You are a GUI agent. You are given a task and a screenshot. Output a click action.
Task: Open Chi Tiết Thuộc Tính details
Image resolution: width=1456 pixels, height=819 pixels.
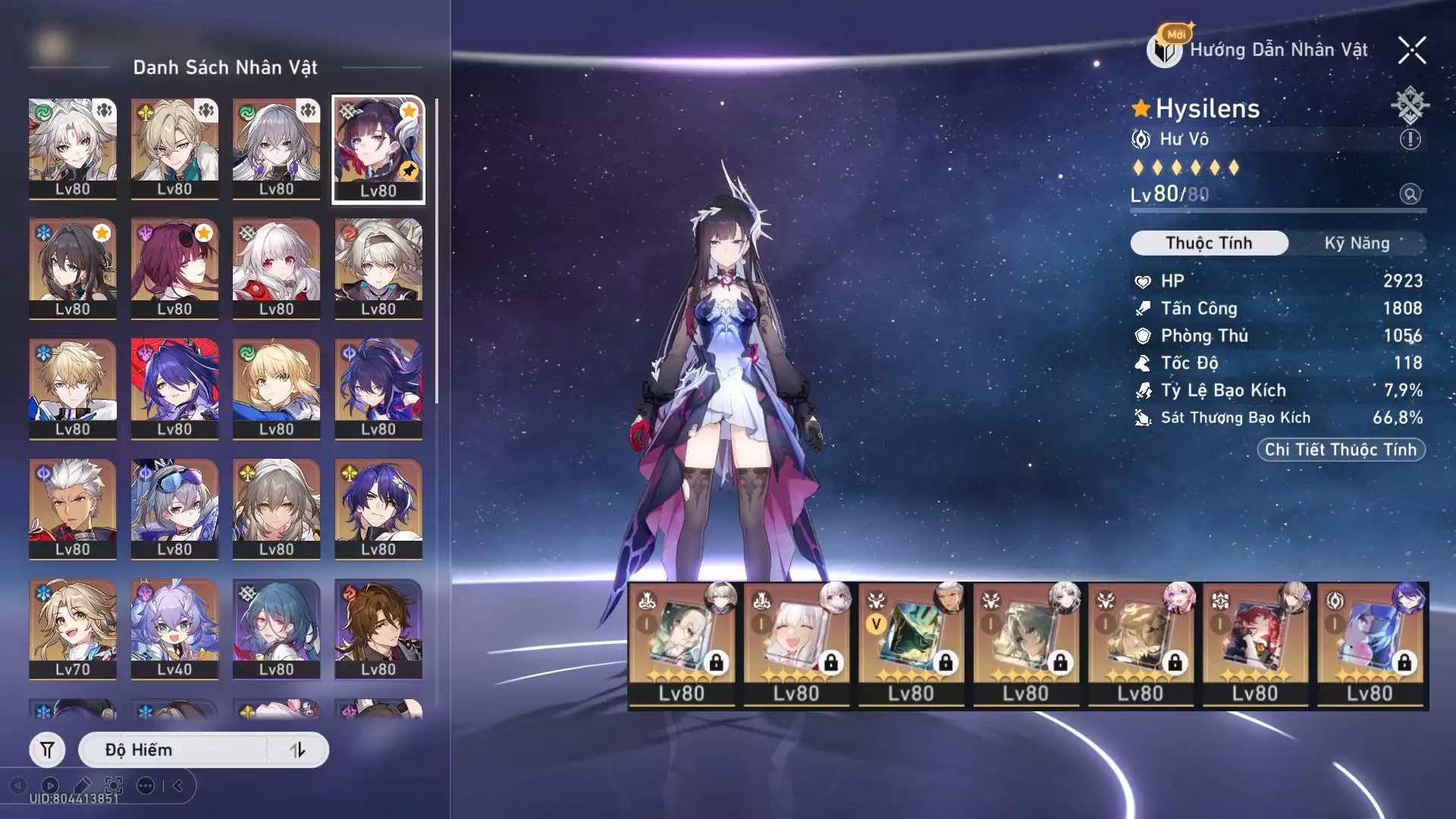click(x=1341, y=450)
